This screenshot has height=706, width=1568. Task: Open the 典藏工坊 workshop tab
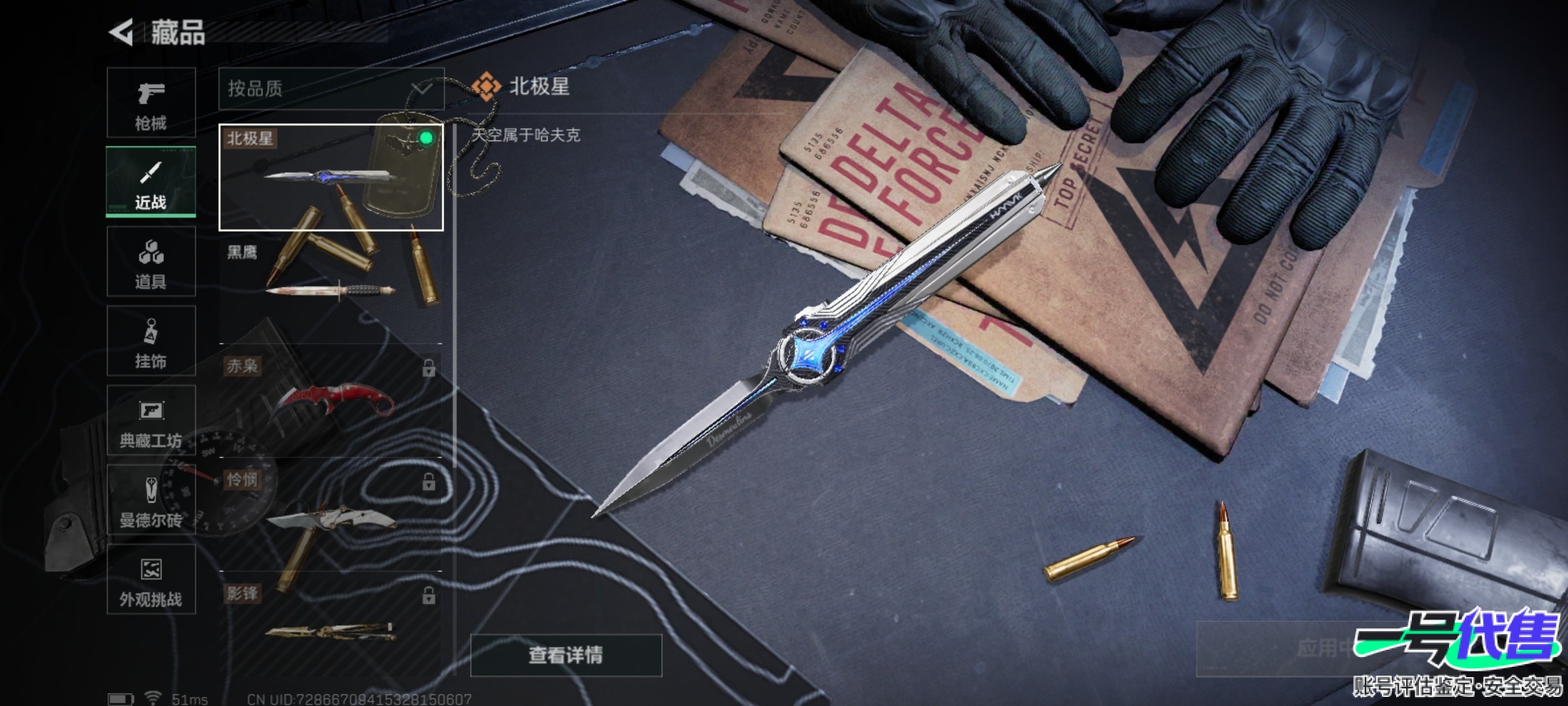(151, 420)
